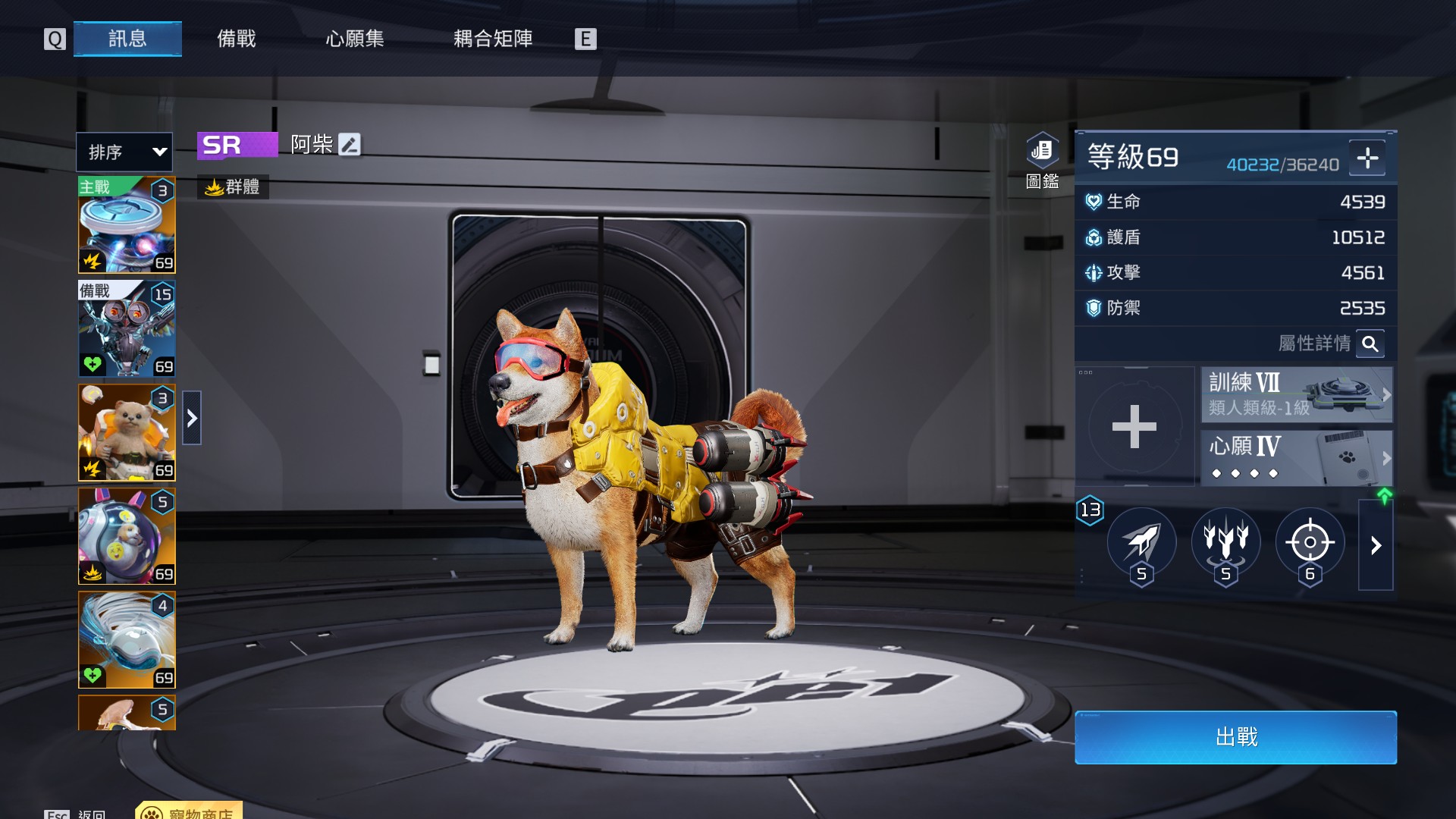Select the pet in glass ball thumbnail
The width and height of the screenshot is (1456, 819).
(x=127, y=536)
